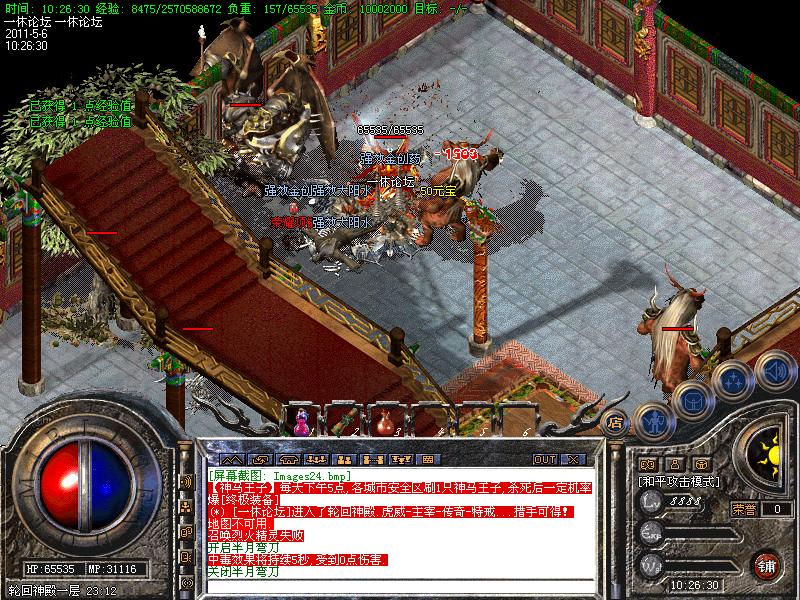Image resolution: width=800 pixels, height=600 pixels.
Task: Open the shop with the 店 button
Action: pos(616,422)
